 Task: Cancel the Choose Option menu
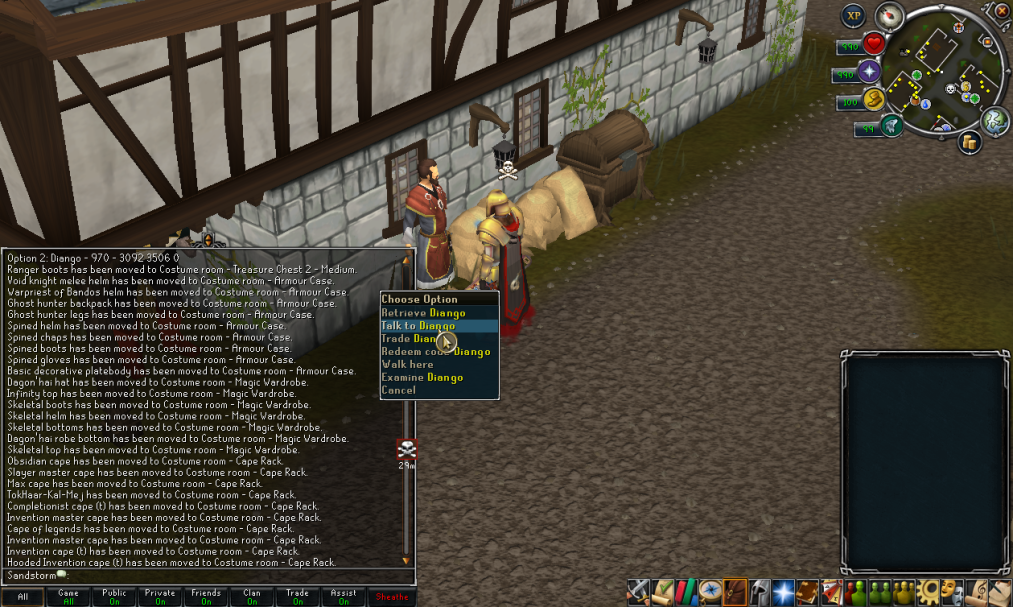[x=398, y=391]
